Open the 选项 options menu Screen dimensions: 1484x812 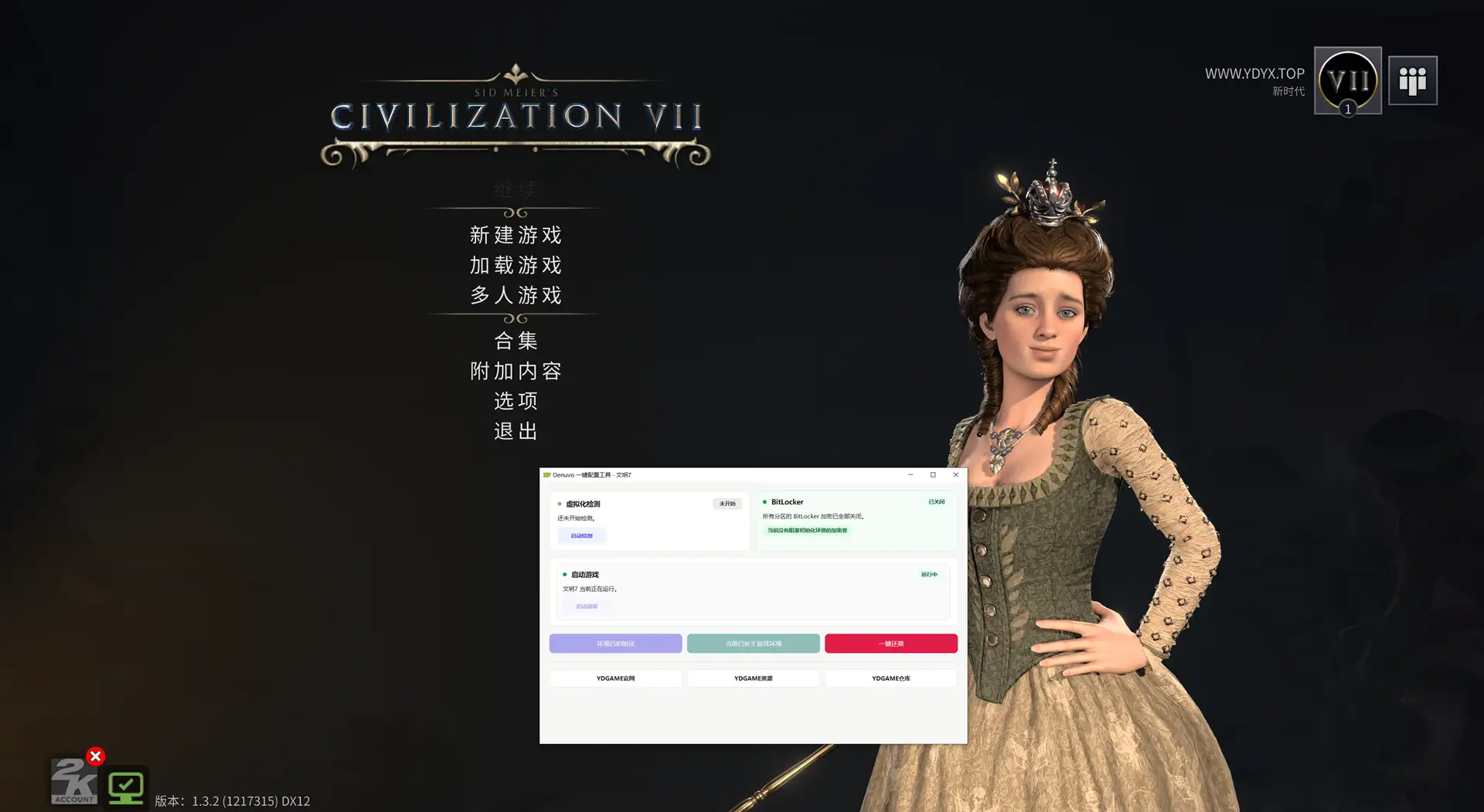click(x=516, y=401)
